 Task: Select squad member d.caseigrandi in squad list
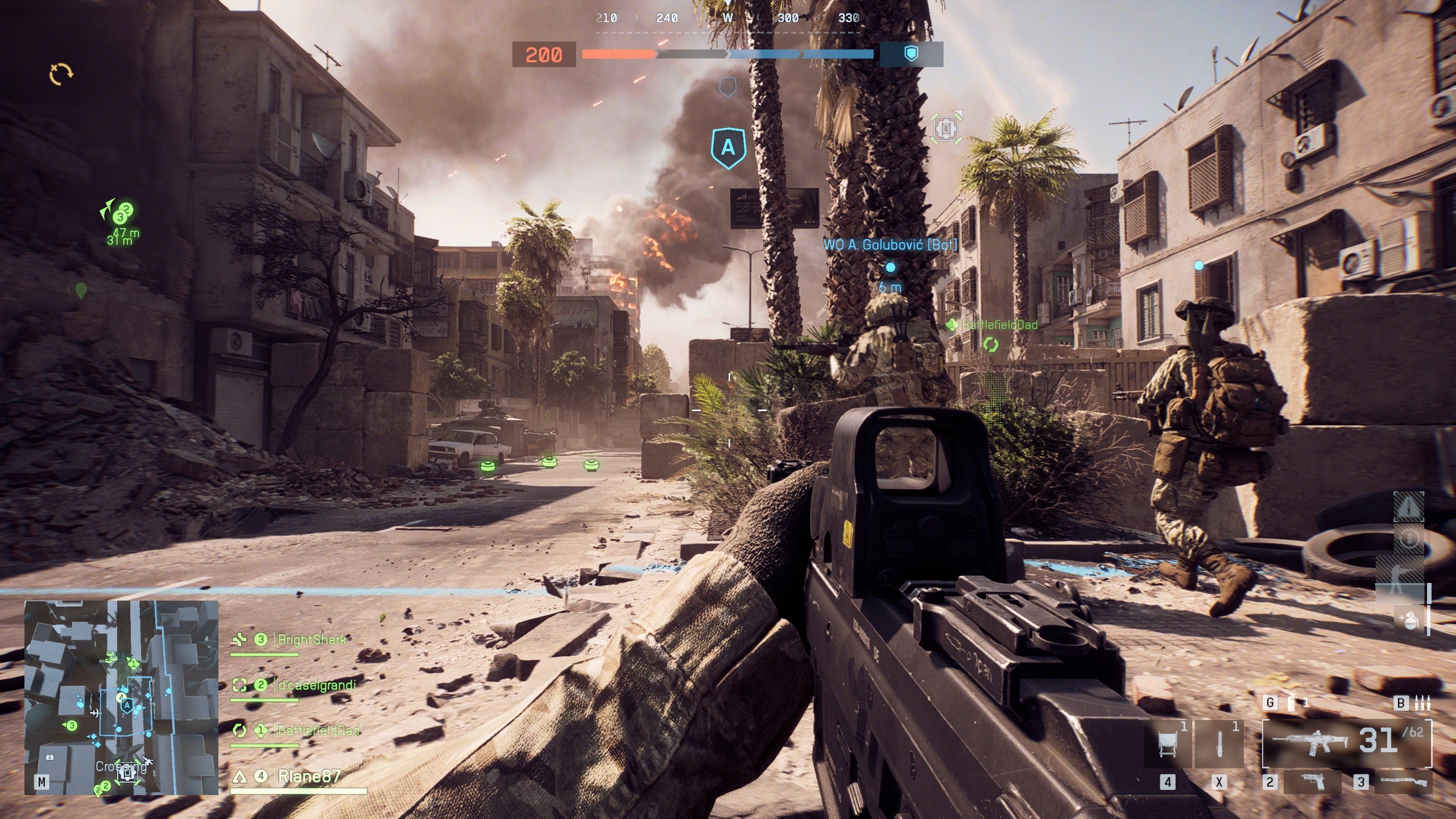(x=316, y=685)
